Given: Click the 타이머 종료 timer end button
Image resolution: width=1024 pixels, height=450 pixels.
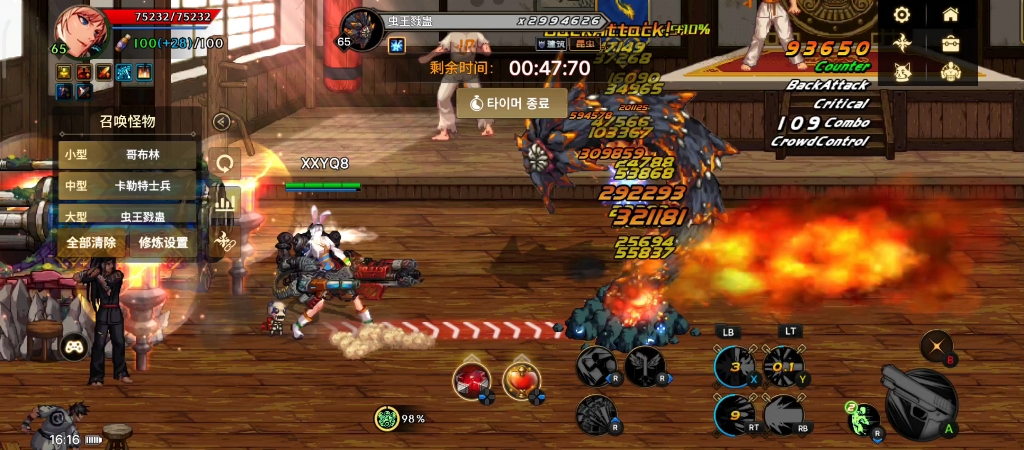Looking at the screenshot, I should tap(512, 103).
